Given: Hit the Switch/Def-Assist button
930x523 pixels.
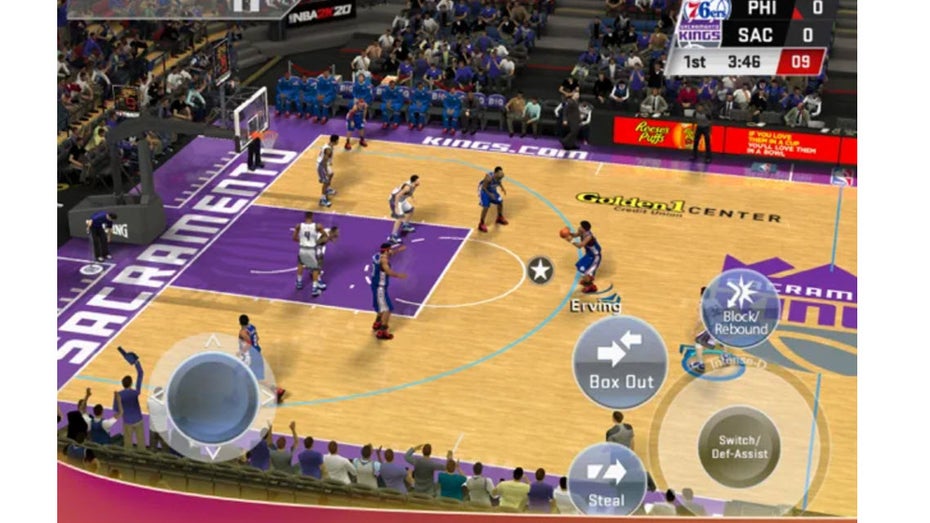Looking at the screenshot, I should [x=739, y=446].
